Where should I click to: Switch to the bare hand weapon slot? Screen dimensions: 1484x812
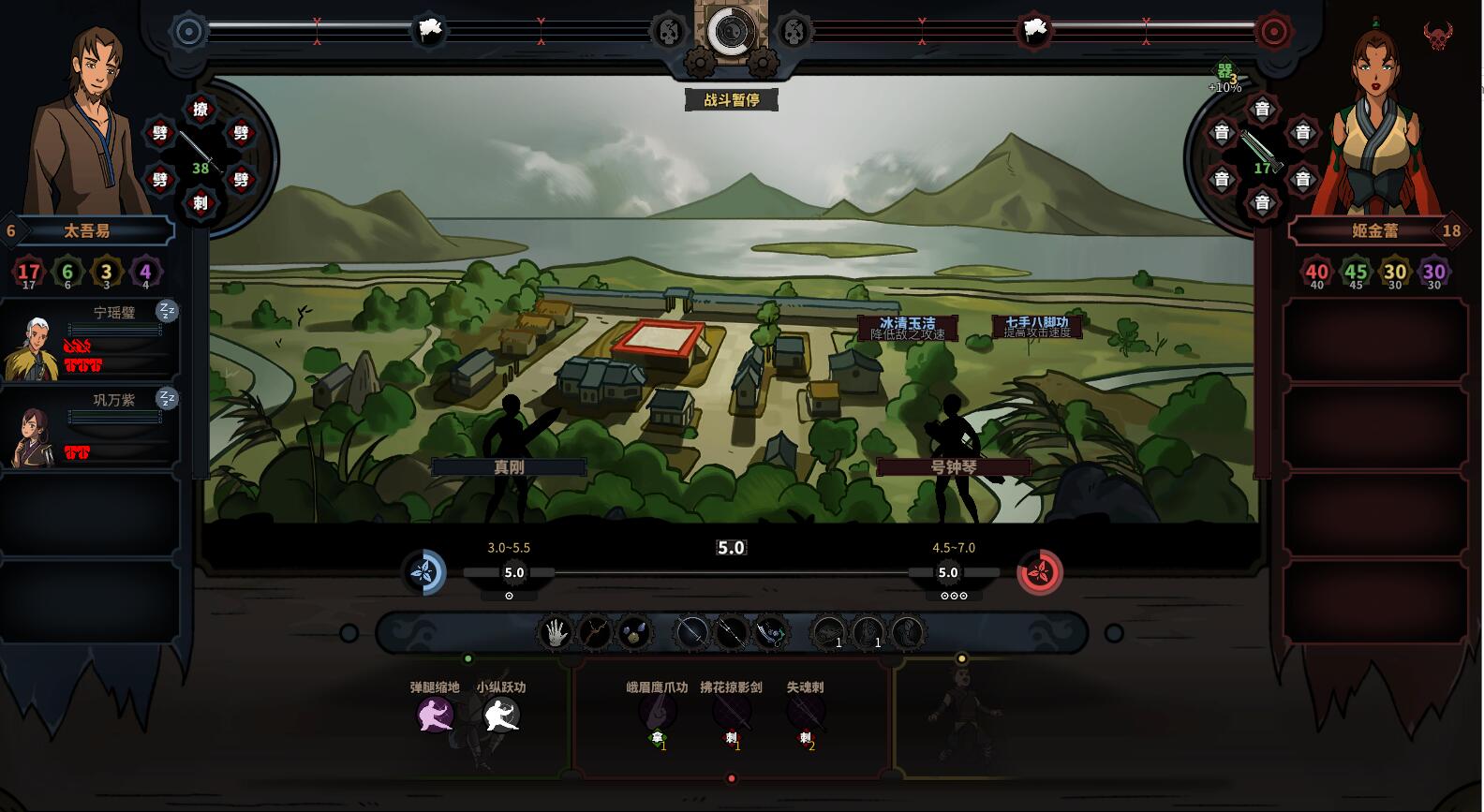[555, 633]
